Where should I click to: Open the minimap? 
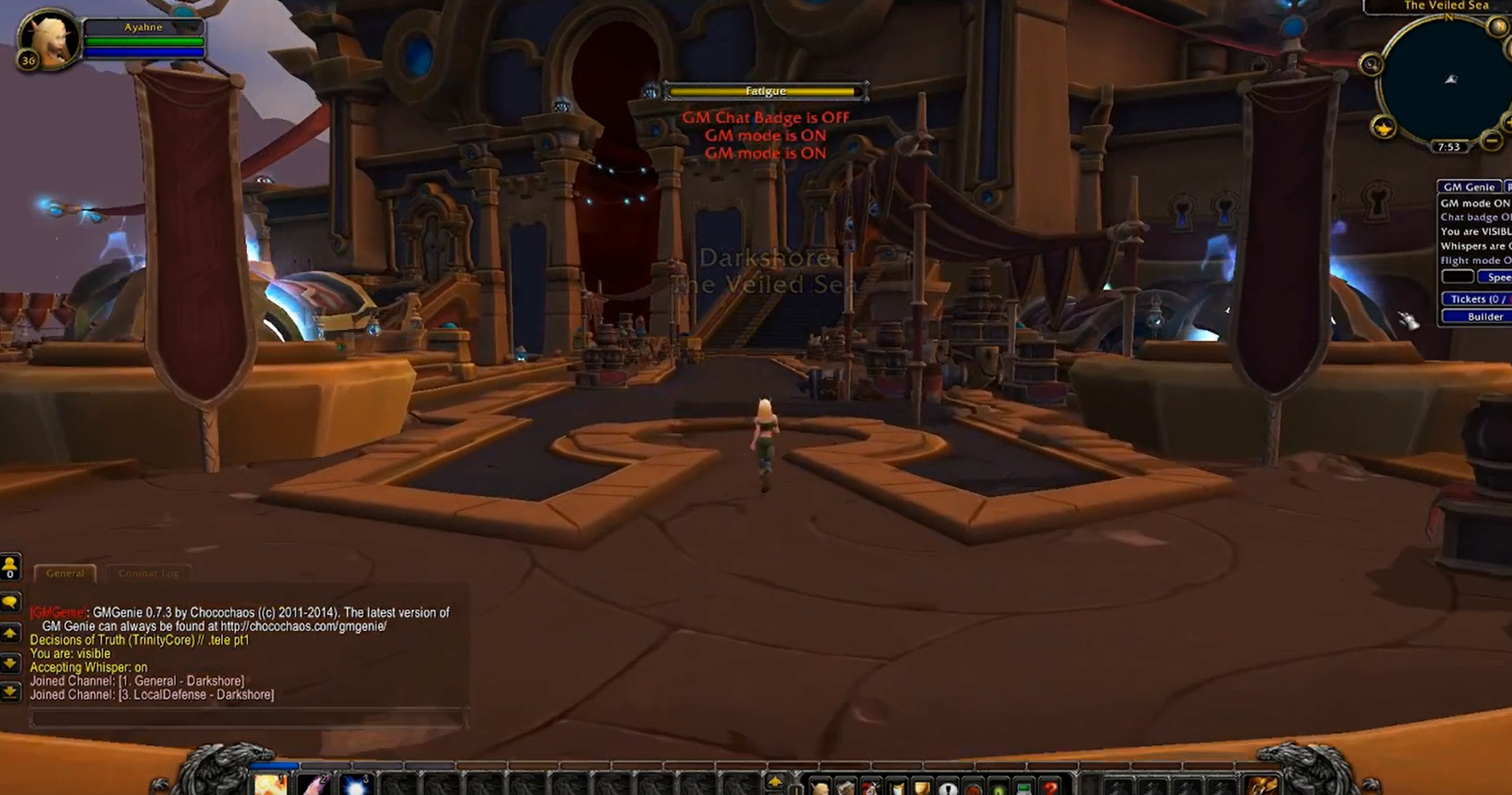(x=1444, y=80)
